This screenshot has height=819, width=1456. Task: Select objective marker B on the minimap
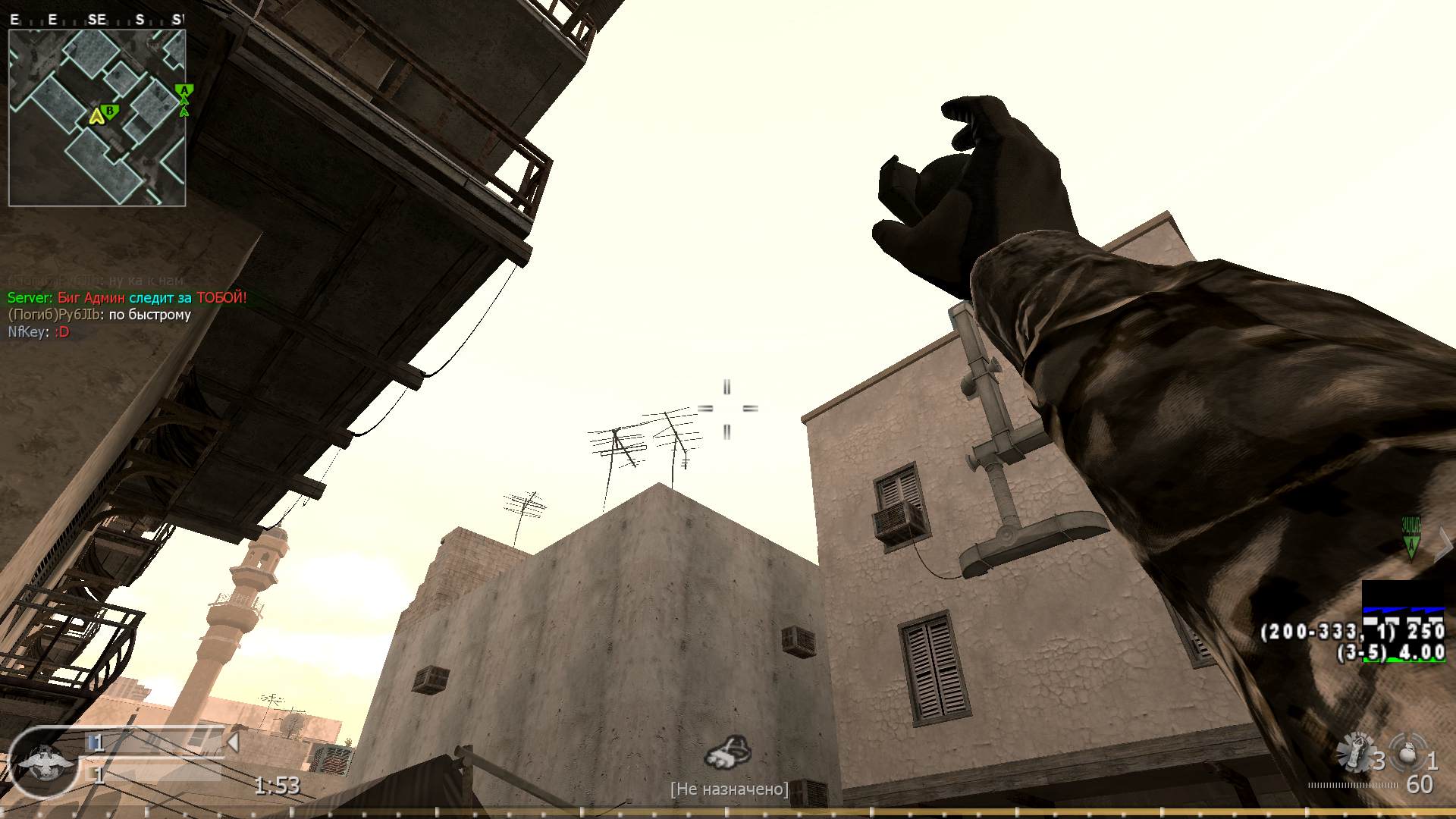point(111,111)
